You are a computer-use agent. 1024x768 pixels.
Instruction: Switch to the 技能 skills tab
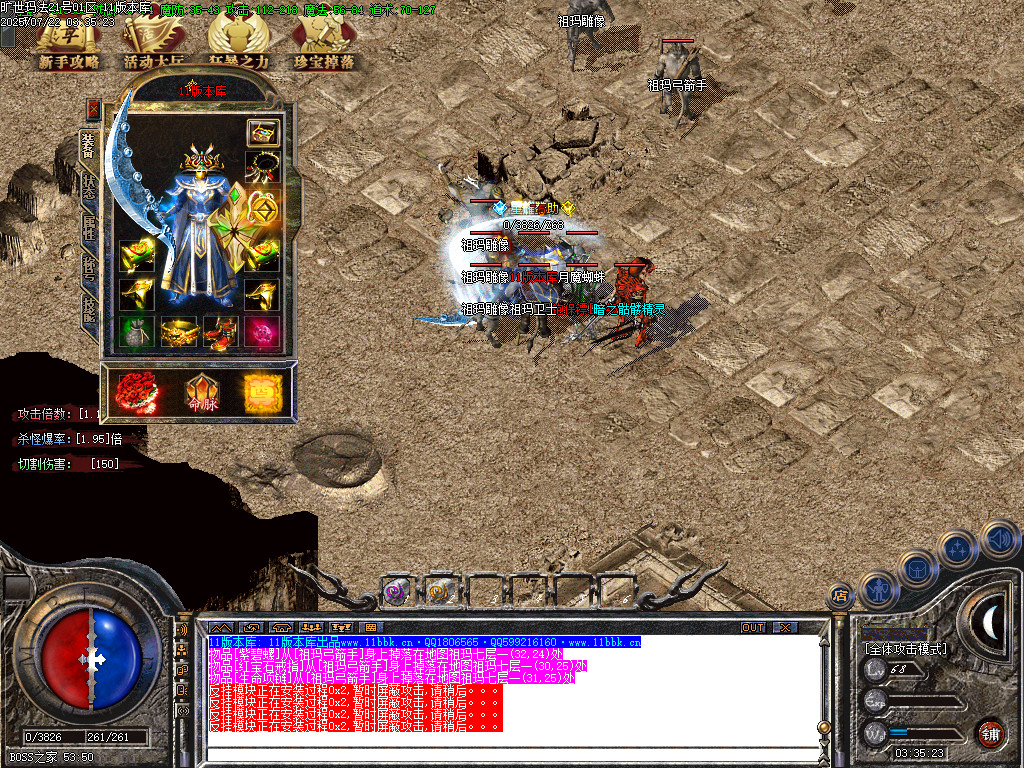coord(88,310)
